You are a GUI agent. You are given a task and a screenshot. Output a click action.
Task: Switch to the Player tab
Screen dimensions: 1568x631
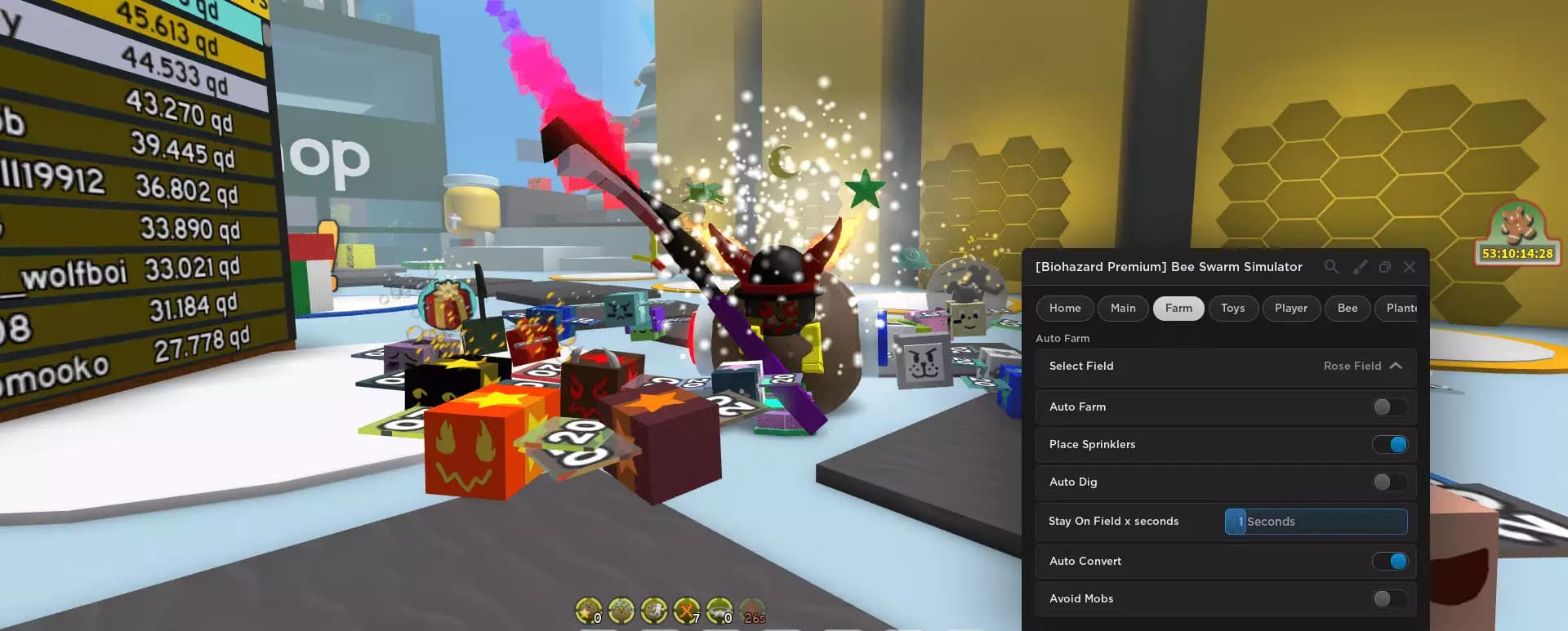[x=1291, y=308]
